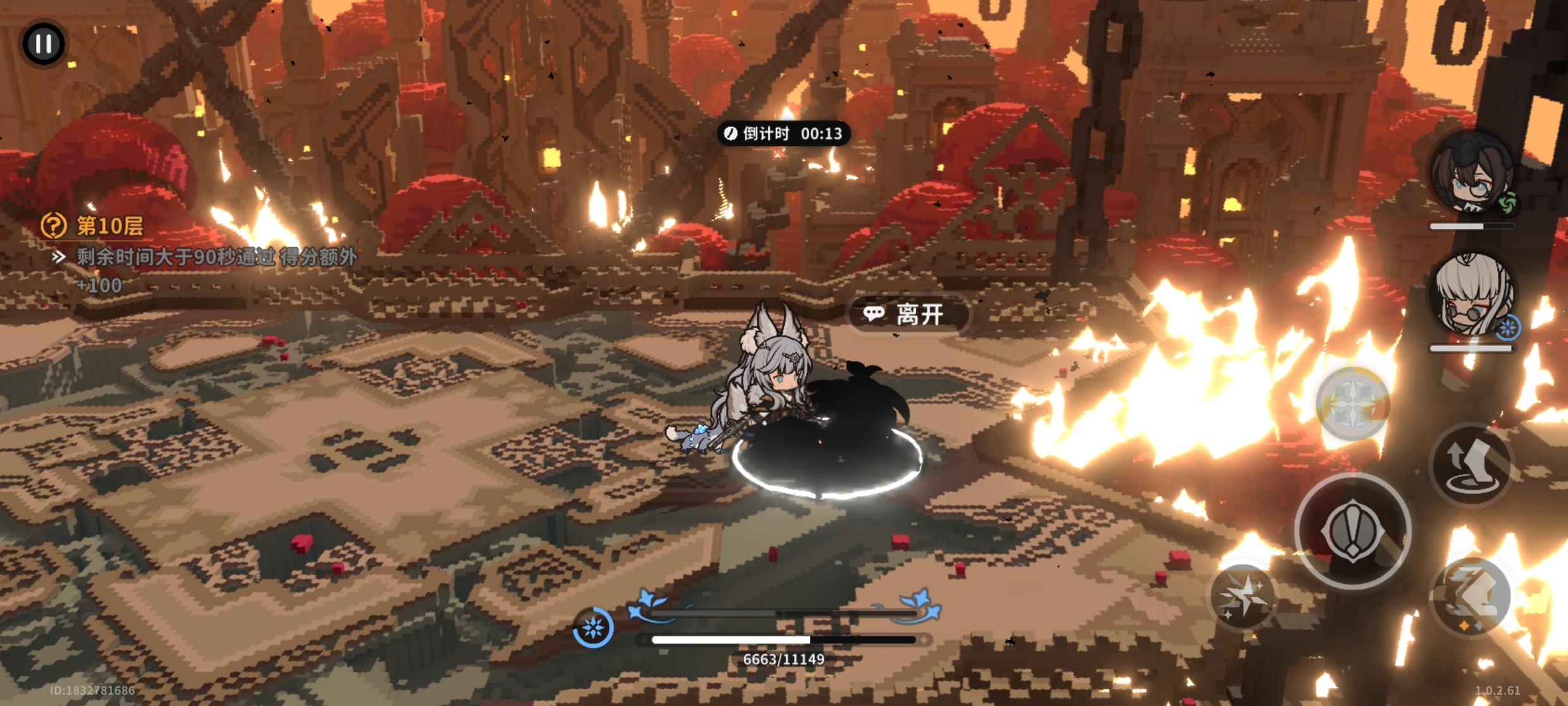Switch to the white-haired character portrait
The image size is (1568, 706).
point(1472,294)
